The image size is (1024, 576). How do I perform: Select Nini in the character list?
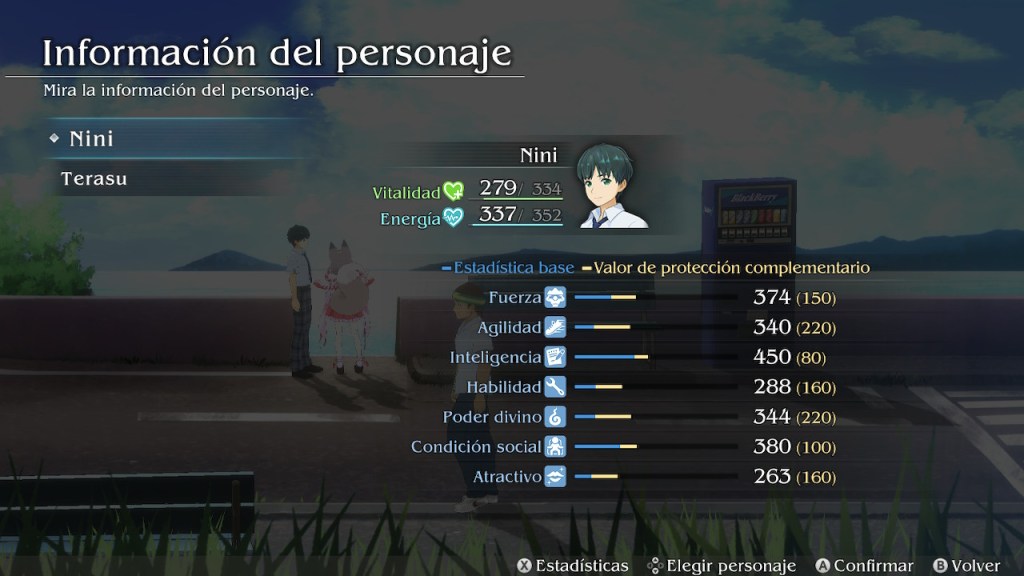click(x=92, y=139)
